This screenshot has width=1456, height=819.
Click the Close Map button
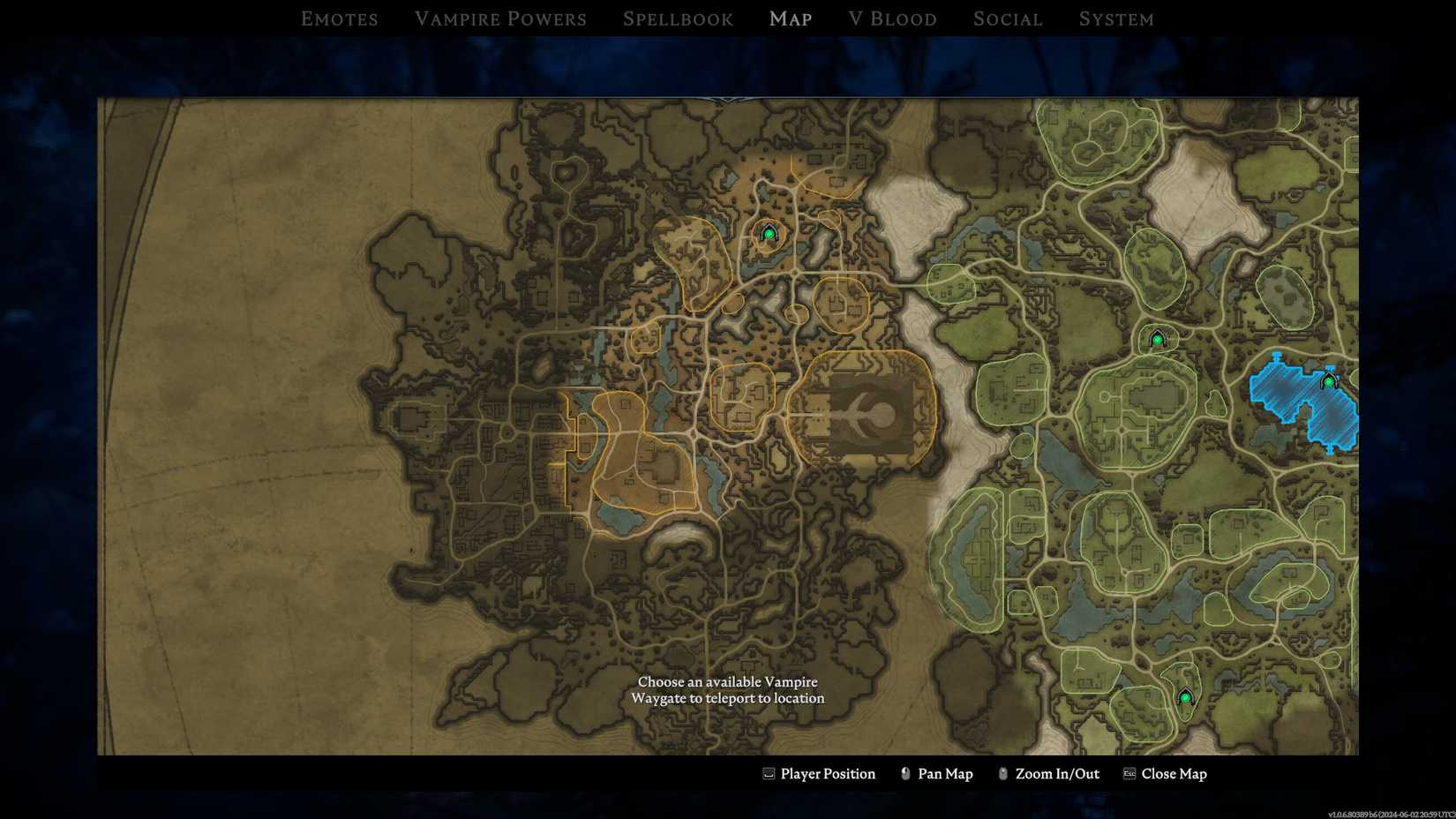[1175, 773]
